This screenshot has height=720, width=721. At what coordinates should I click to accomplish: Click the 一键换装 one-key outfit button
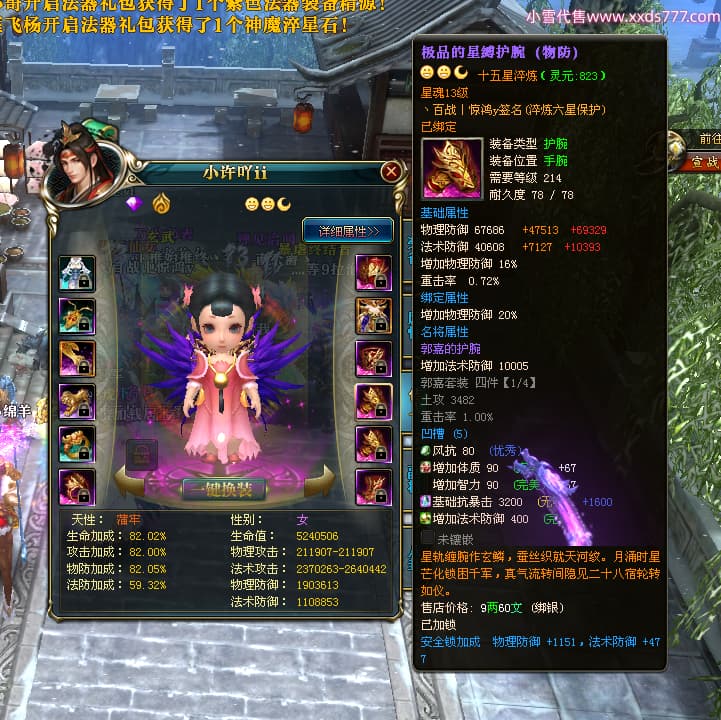(222, 489)
